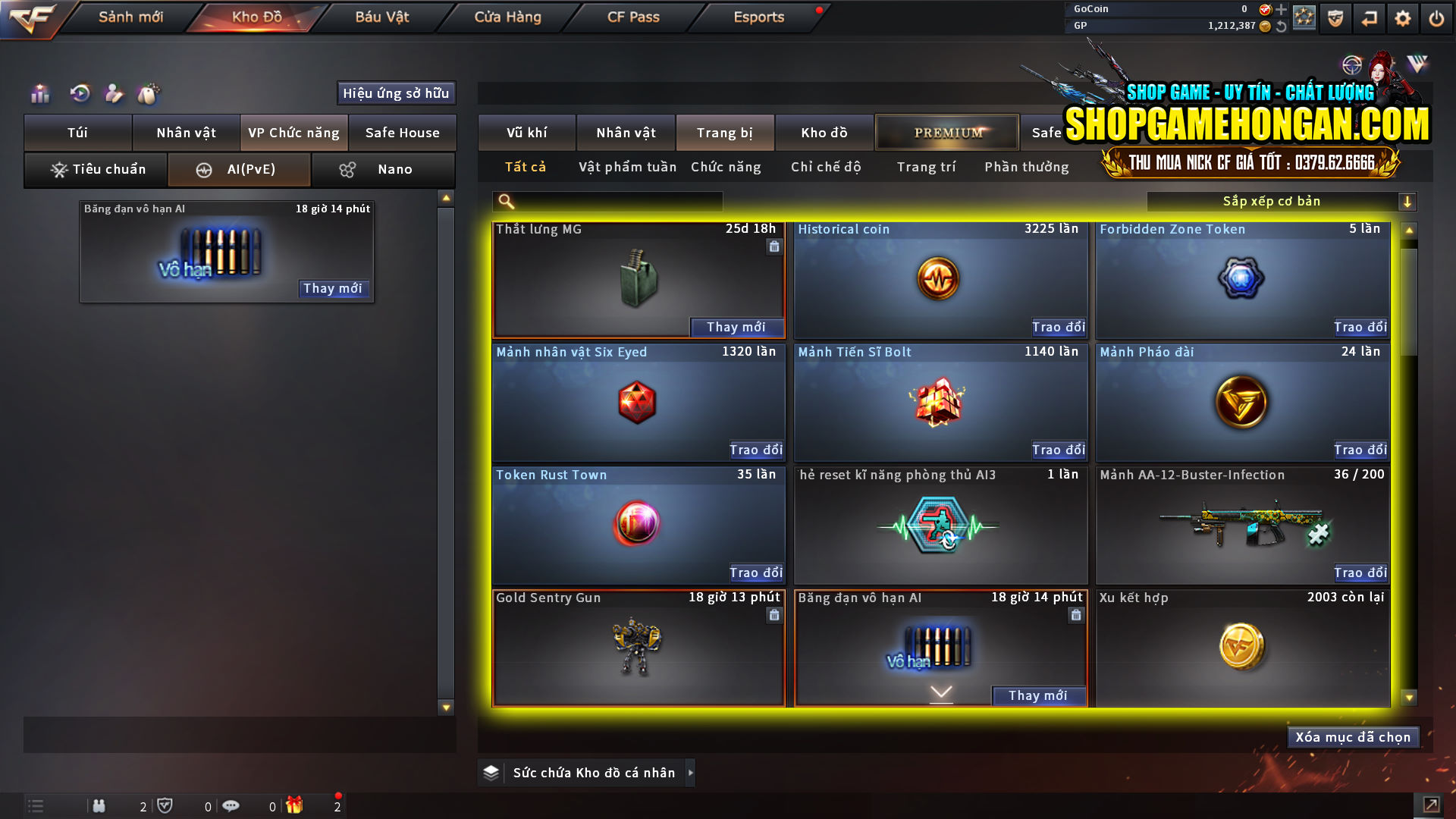Click the search magnifier in the item search bar

tap(504, 201)
